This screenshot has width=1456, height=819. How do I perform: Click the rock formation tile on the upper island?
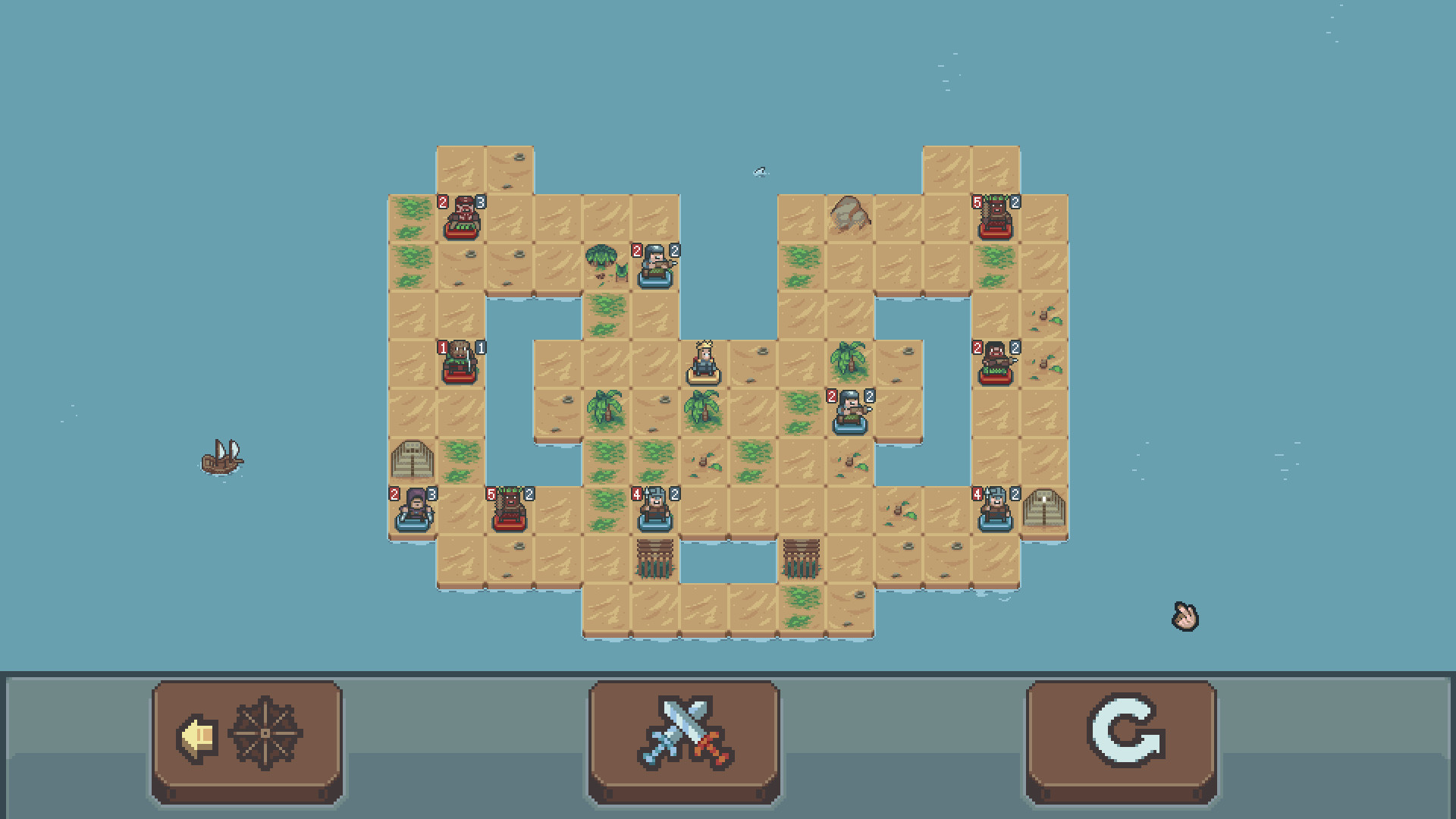click(x=851, y=216)
